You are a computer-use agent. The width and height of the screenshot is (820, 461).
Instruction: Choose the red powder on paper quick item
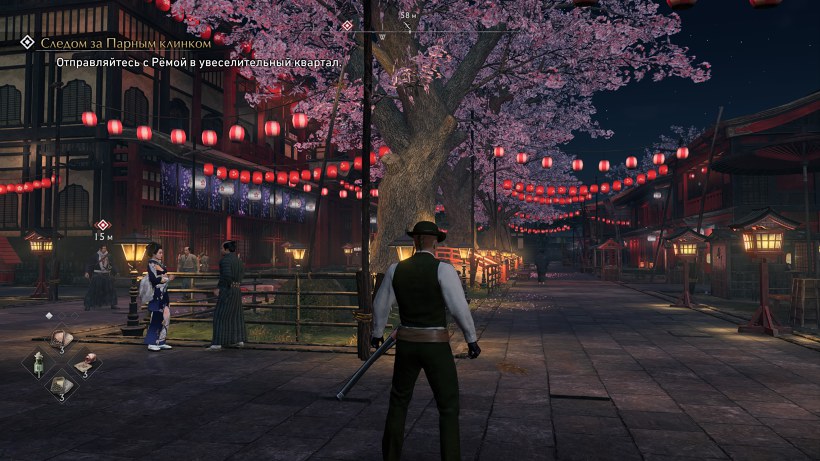click(x=86, y=361)
